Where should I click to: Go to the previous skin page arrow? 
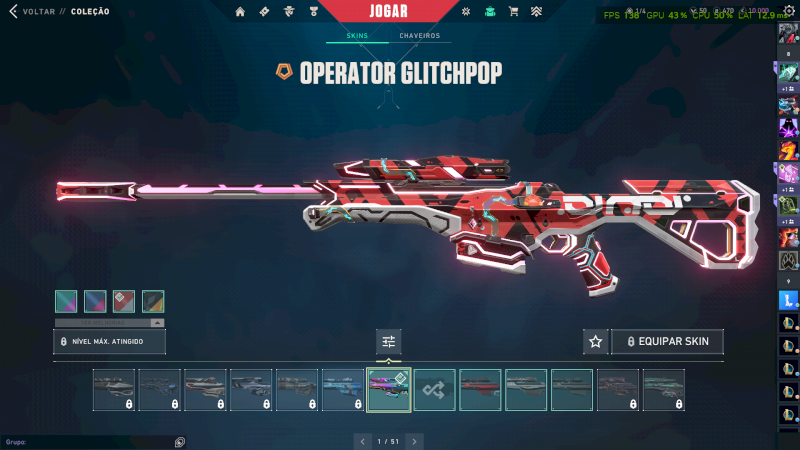362,440
